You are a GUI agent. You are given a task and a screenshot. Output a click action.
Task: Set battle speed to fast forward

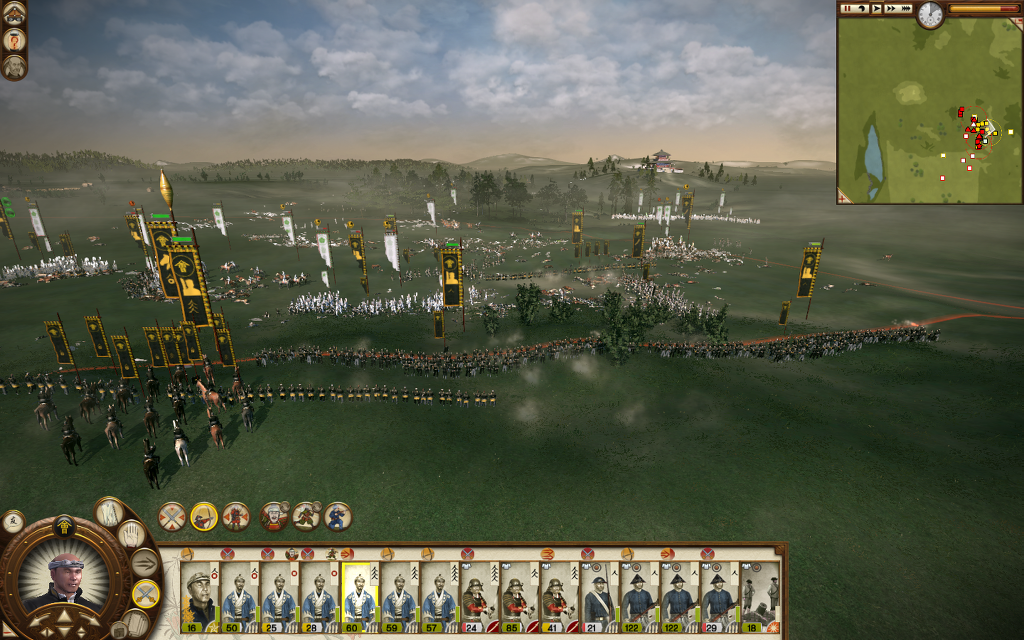[x=891, y=8]
